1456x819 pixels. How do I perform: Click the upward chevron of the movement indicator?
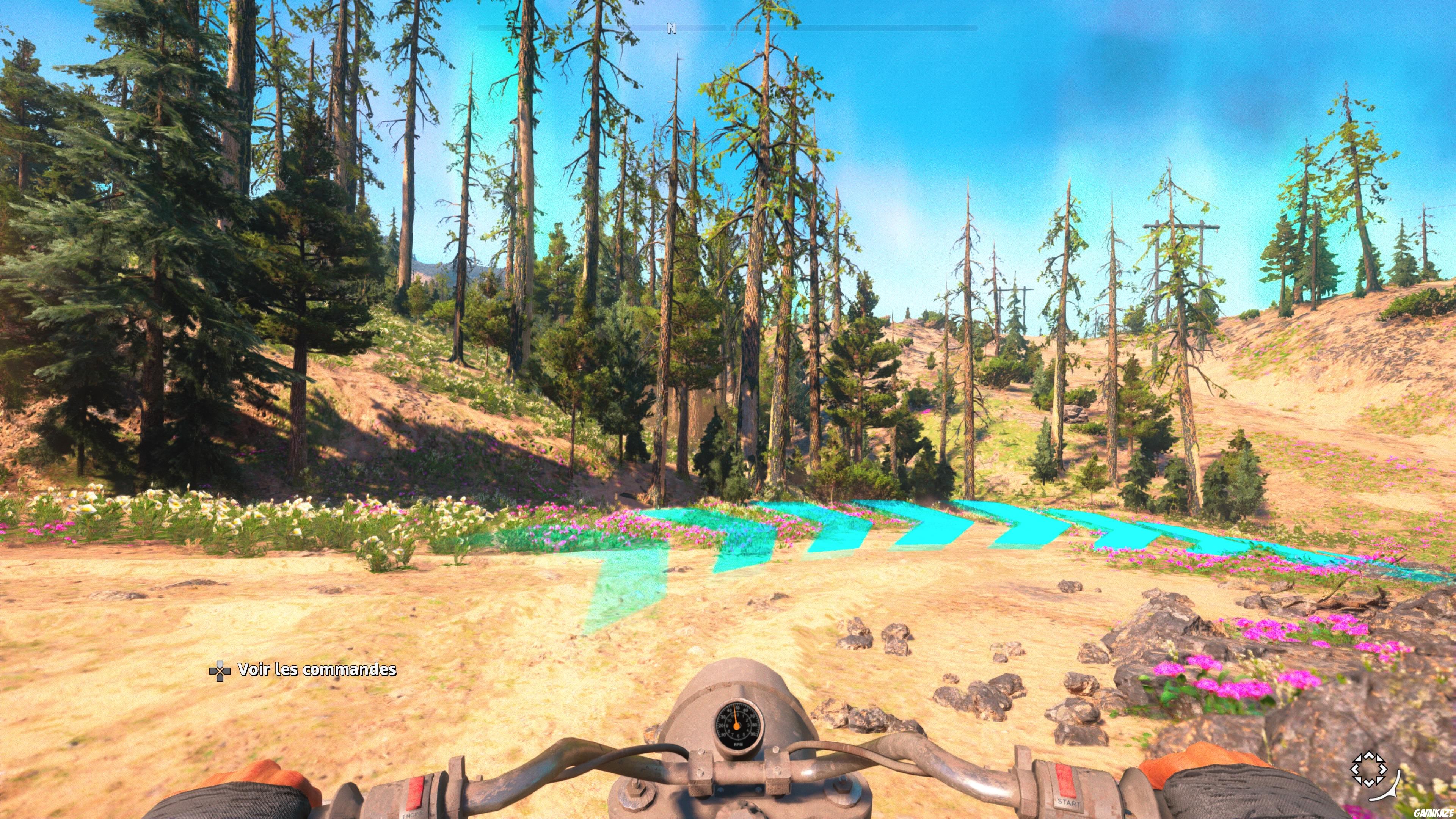click(1369, 756)
